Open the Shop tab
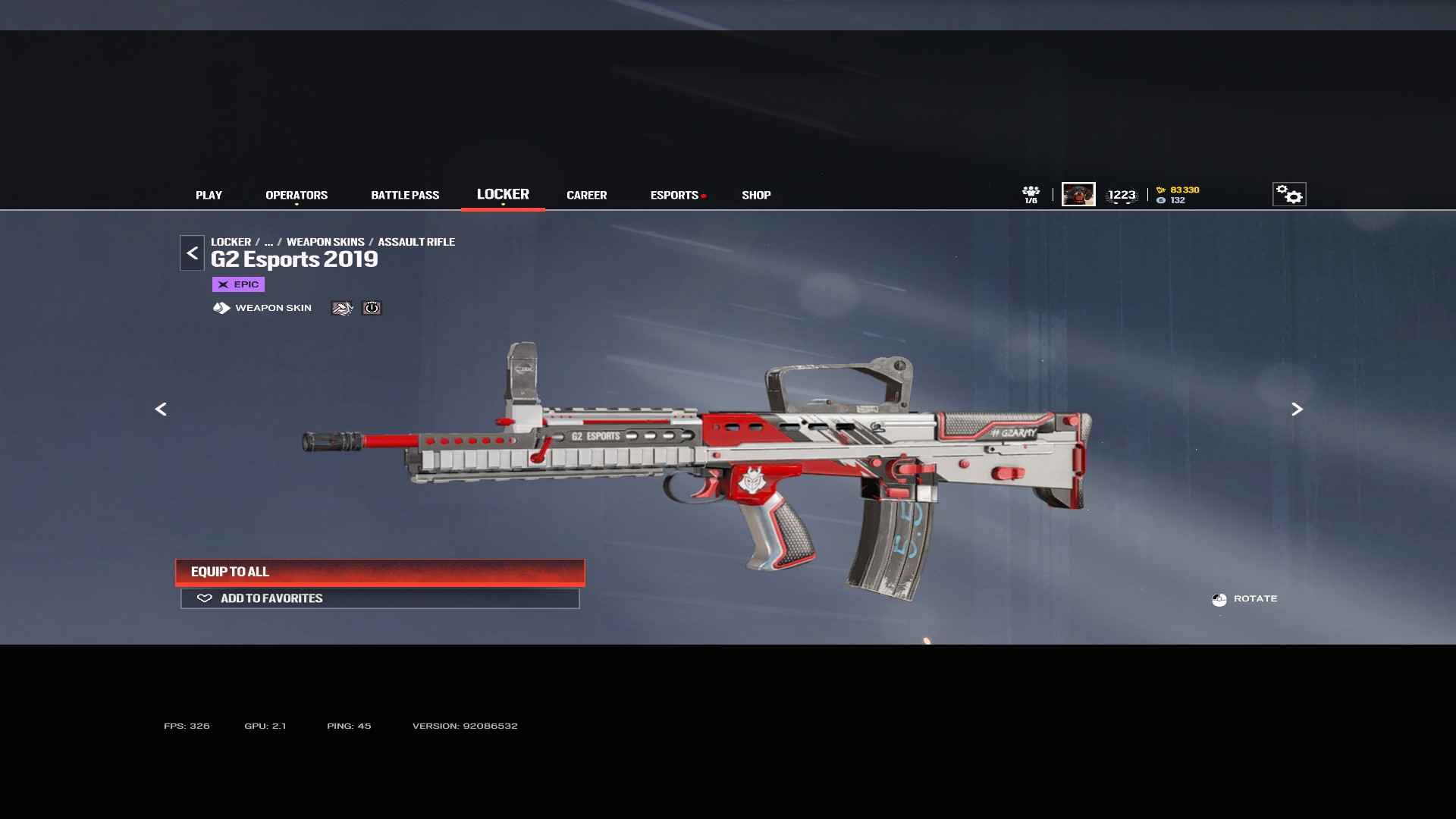Screen dimensions: 1456x819 coord(756,195)
